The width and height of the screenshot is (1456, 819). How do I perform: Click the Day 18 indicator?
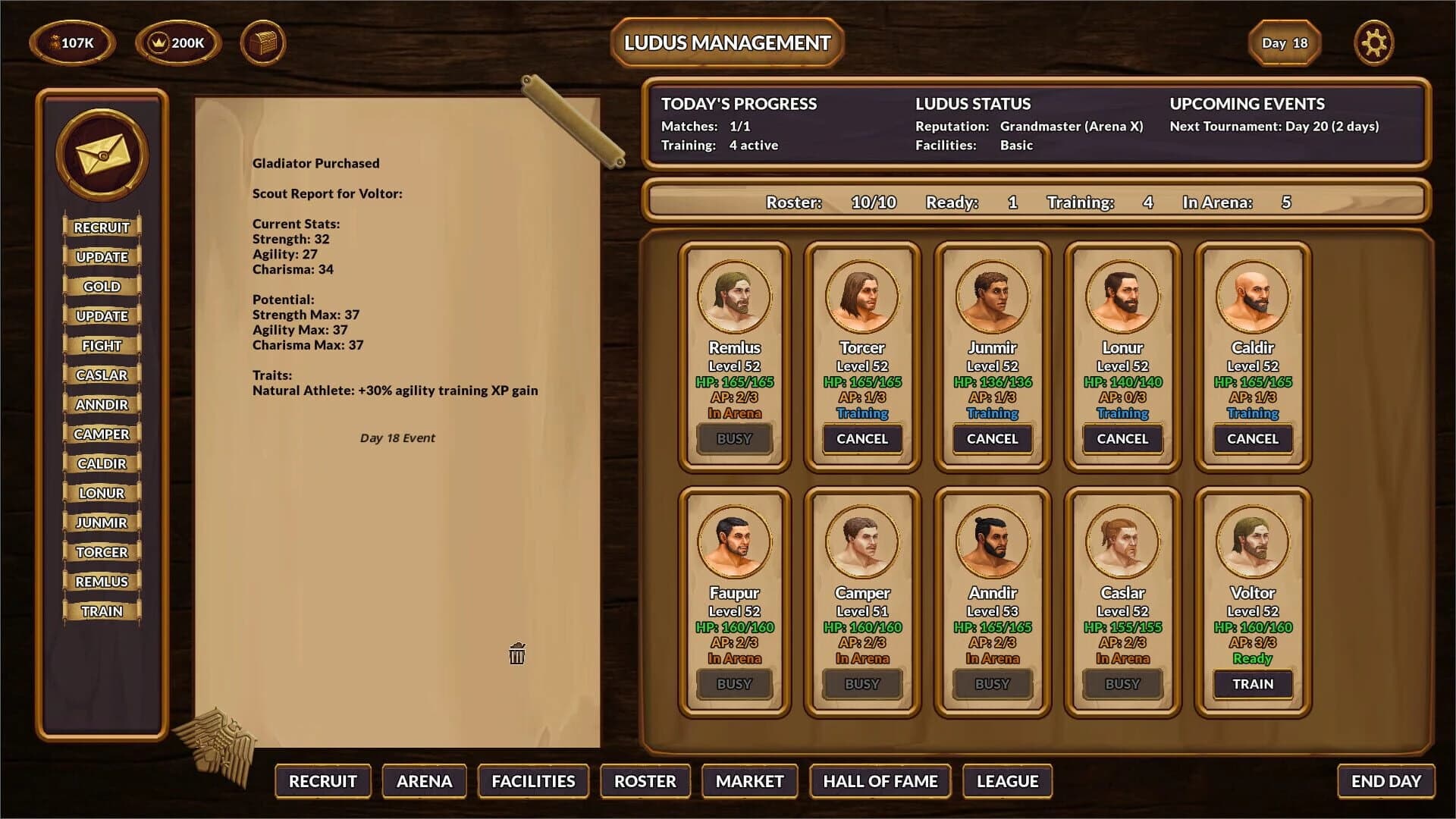tap(1285, 43)
